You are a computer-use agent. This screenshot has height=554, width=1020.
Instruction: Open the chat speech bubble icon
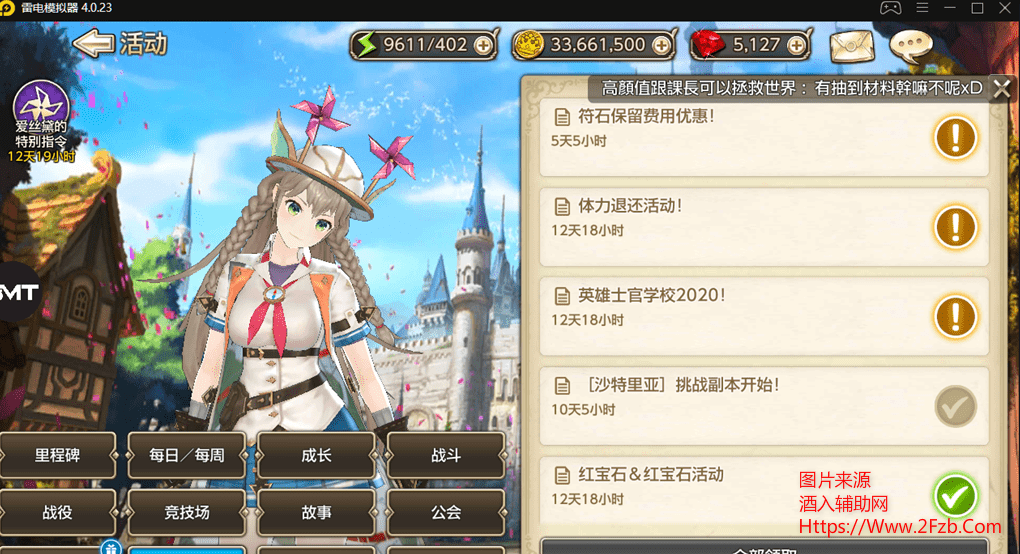coord(910,46)
